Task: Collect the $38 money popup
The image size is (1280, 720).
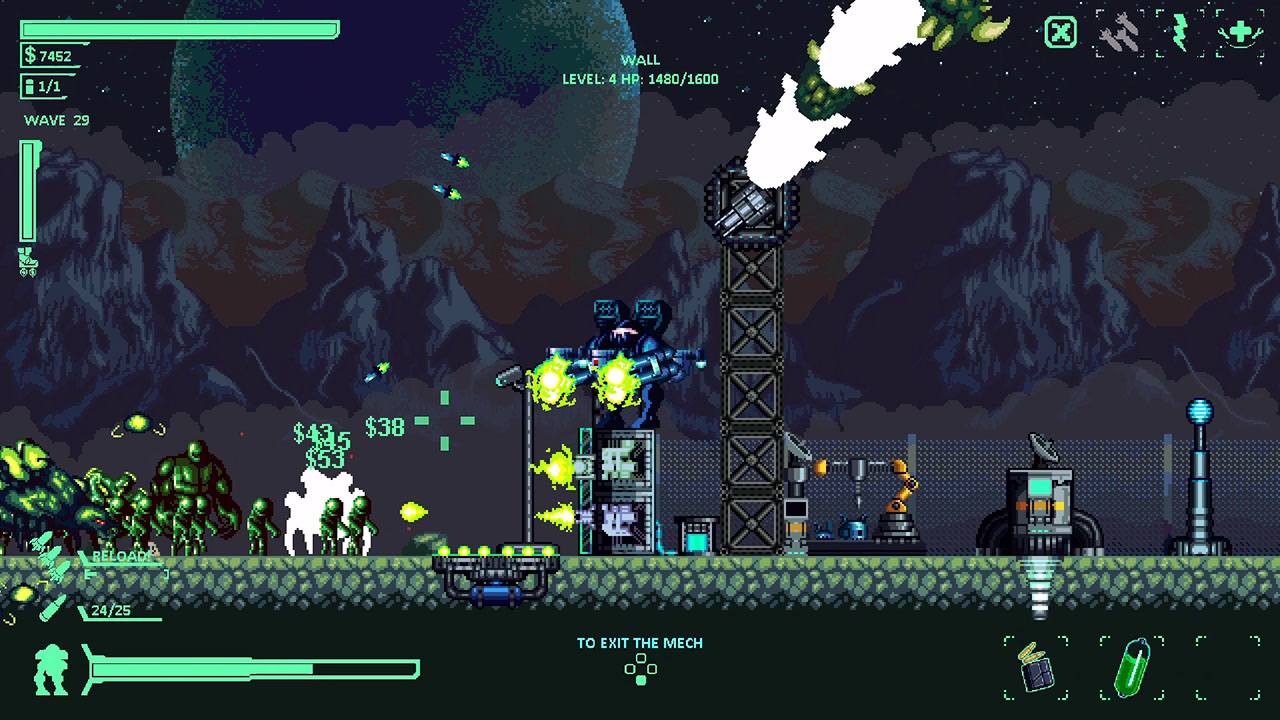Action: click(385, 425)
